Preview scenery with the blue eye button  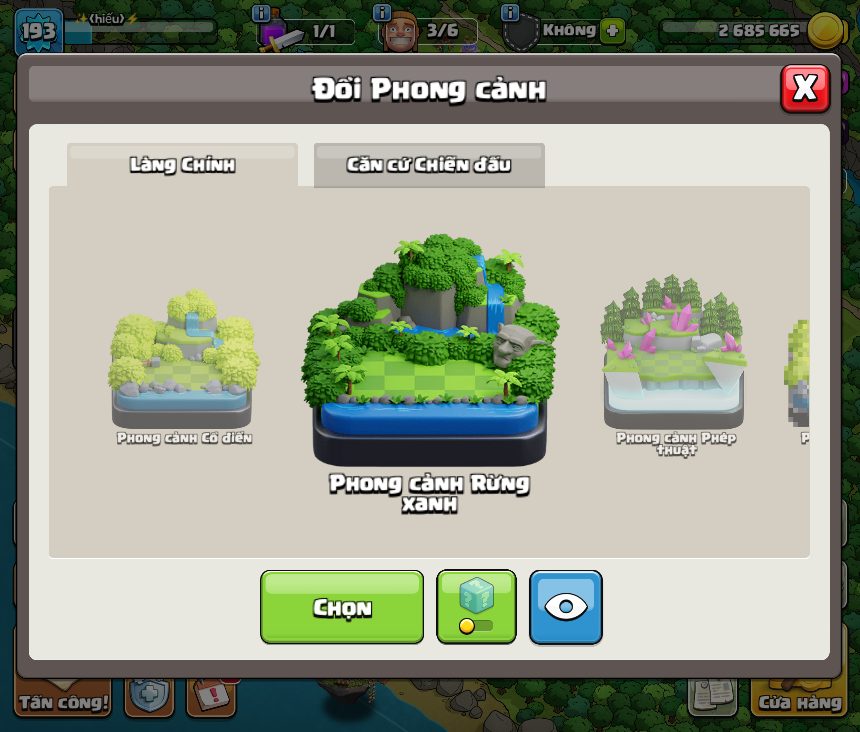pos(566,607)
